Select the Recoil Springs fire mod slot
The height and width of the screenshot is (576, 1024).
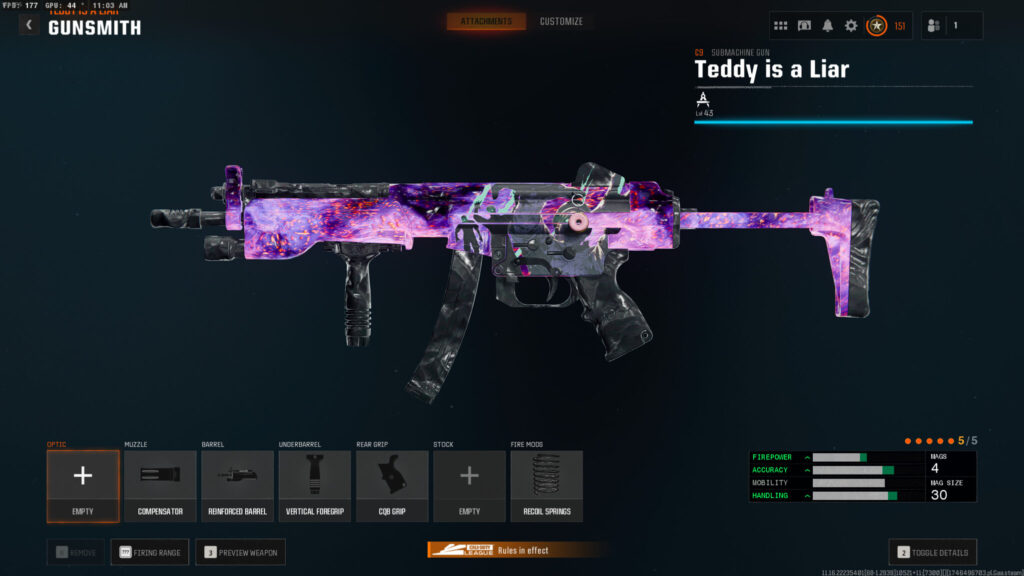coord(546,485)
